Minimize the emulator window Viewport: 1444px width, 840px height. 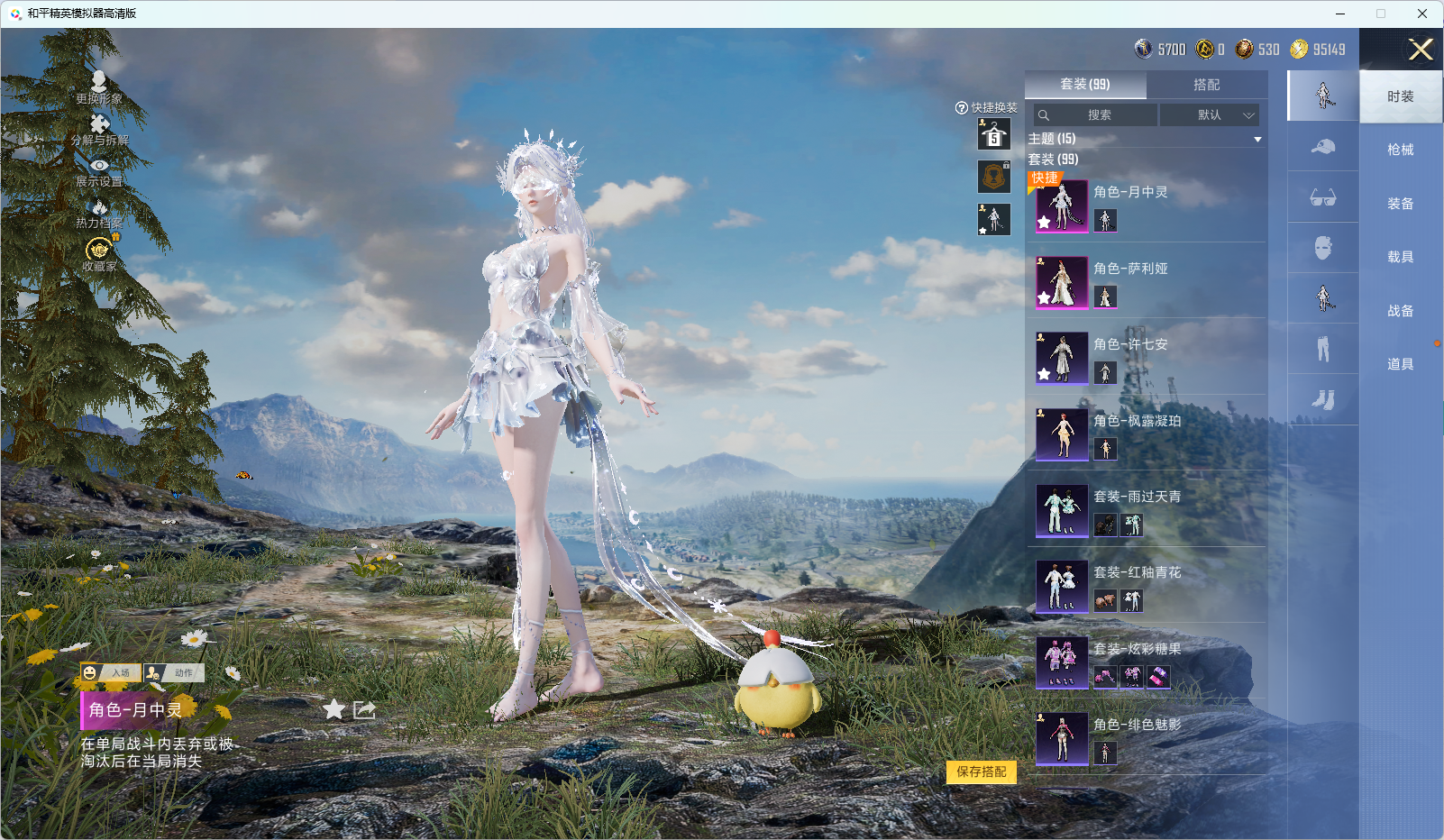pos(1340,14)
